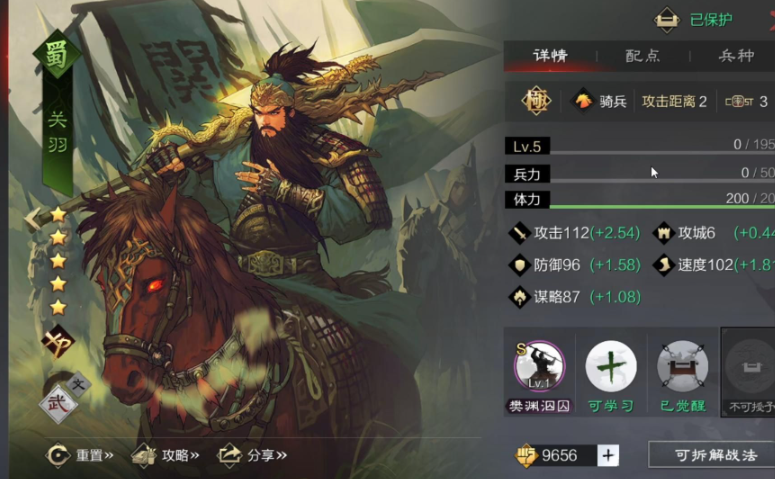Go to the previous general with the left arrow
This screenshot has width=775, height=479.
[33, 217]
